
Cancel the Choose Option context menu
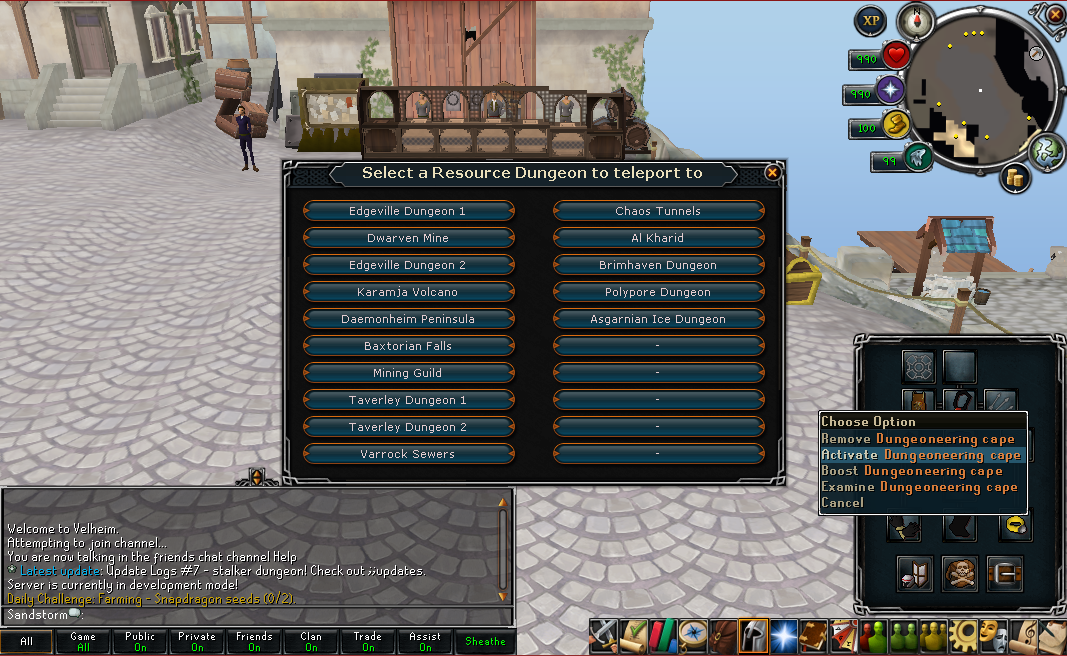point(842,503)
